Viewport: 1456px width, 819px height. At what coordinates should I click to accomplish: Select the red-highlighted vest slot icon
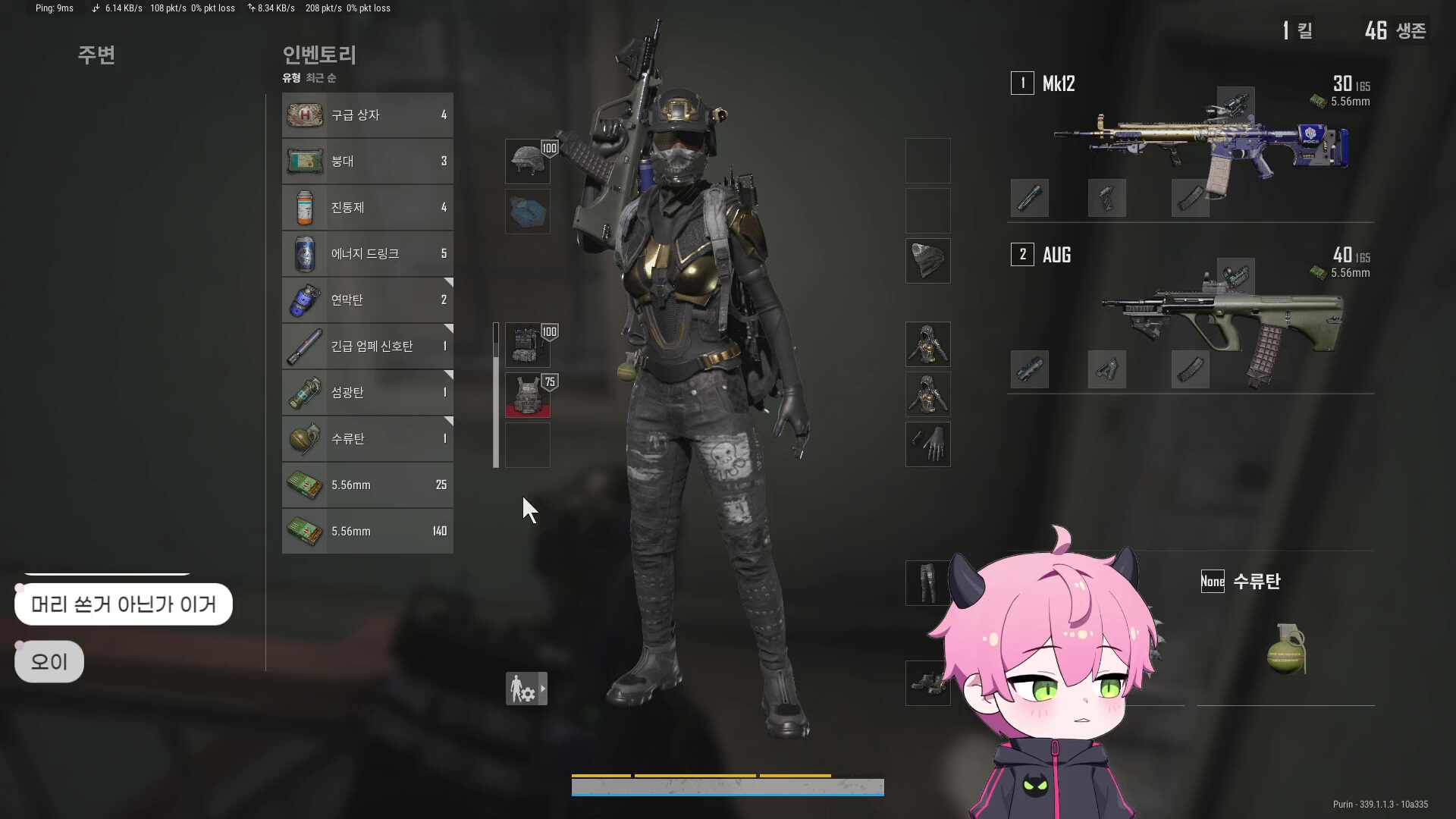tap(527, 394)
